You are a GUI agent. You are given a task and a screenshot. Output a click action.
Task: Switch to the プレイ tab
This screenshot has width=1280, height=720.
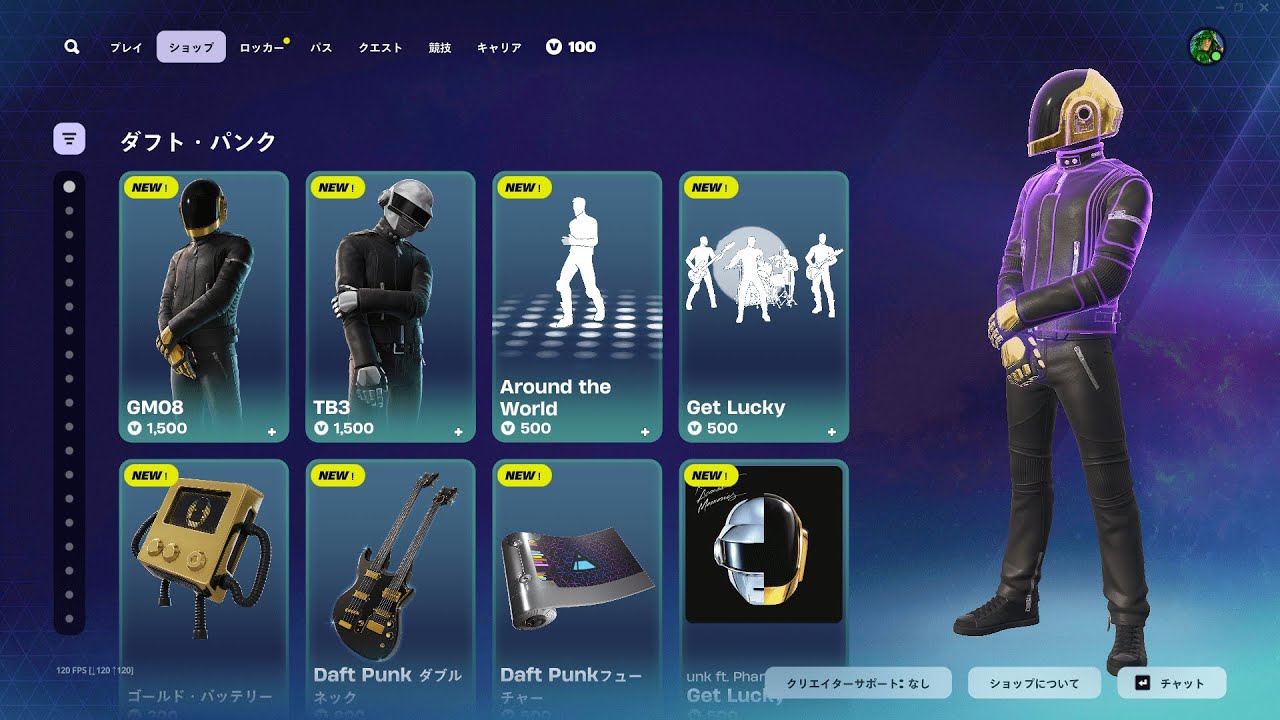pyautogui.click(x=126, y=47)
